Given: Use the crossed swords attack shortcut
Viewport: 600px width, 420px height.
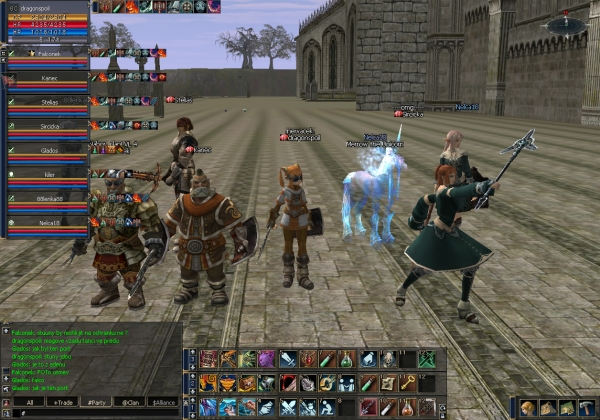Looking at the screenshot, I should point(286,407).
